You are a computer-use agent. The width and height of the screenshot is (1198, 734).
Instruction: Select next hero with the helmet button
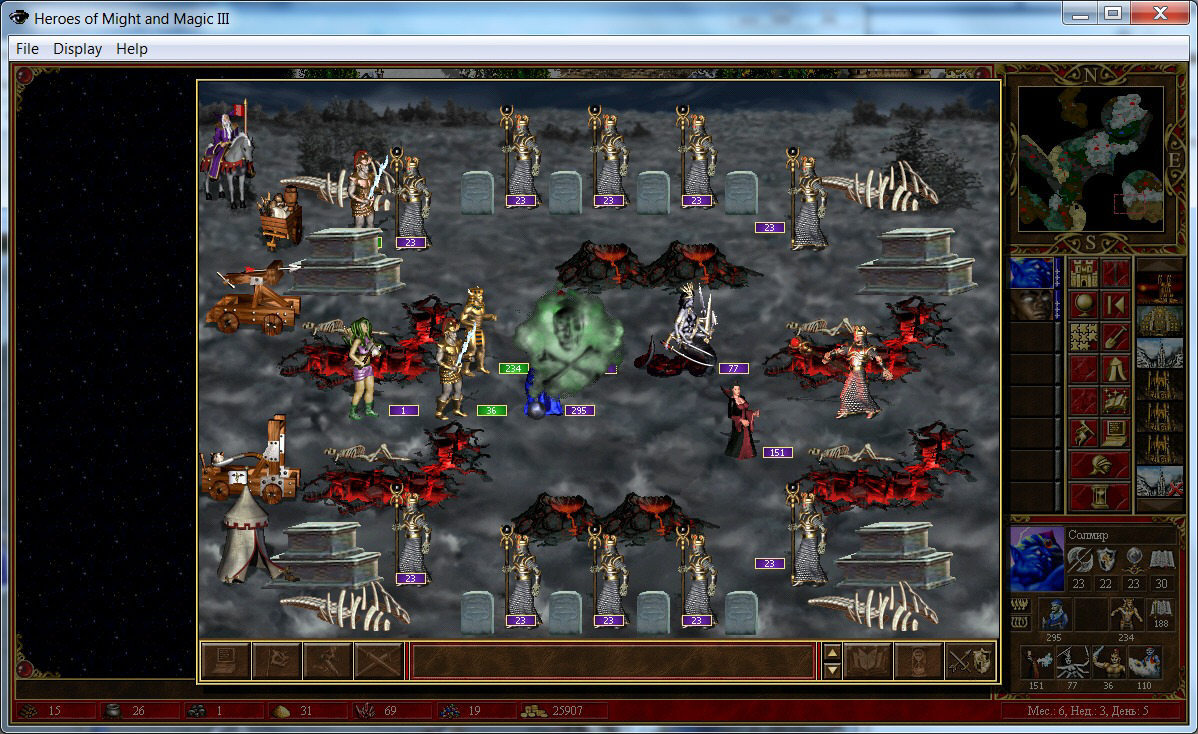(1100, 465)
